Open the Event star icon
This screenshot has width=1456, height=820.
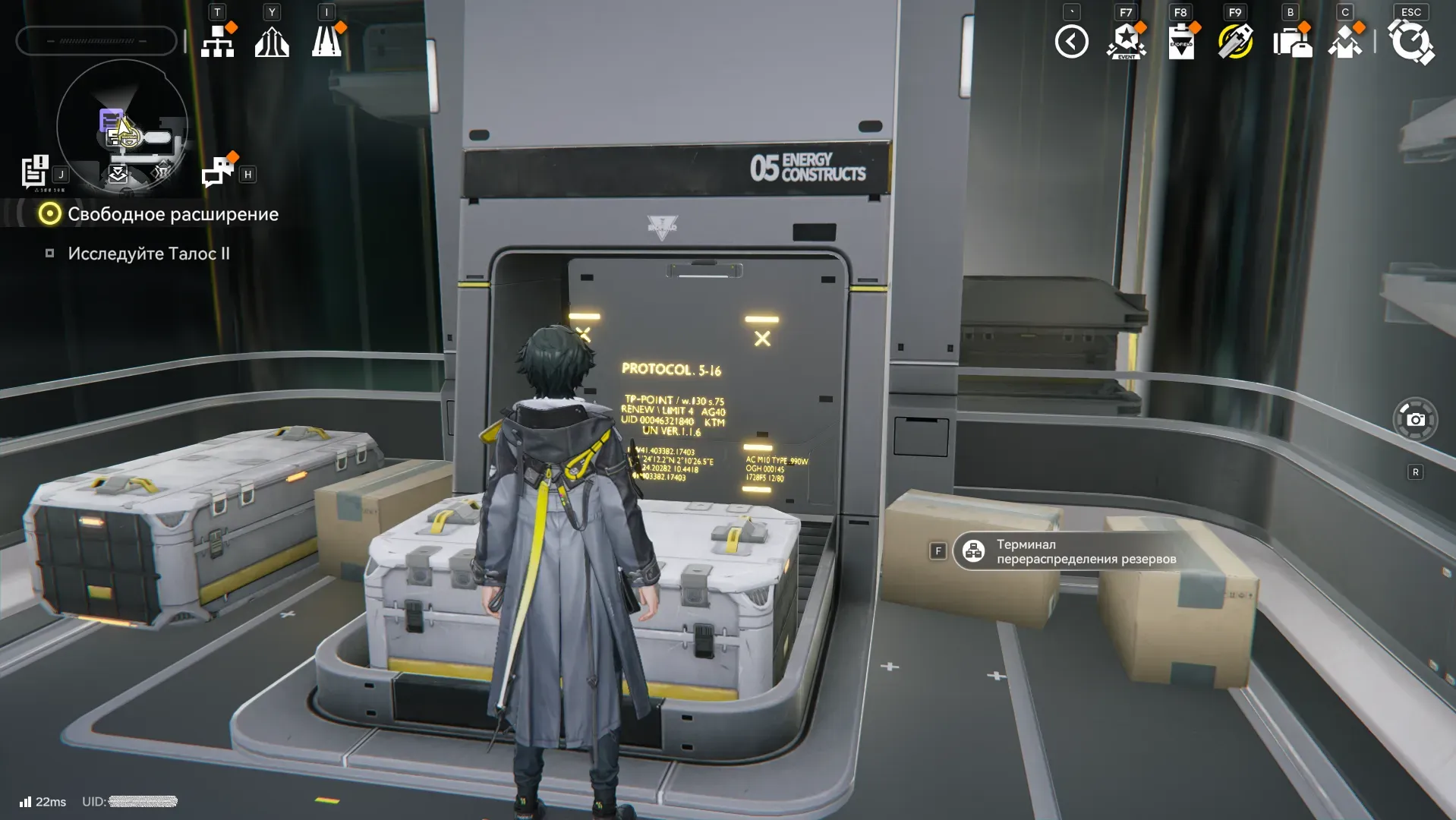[x=1127, y=42]
